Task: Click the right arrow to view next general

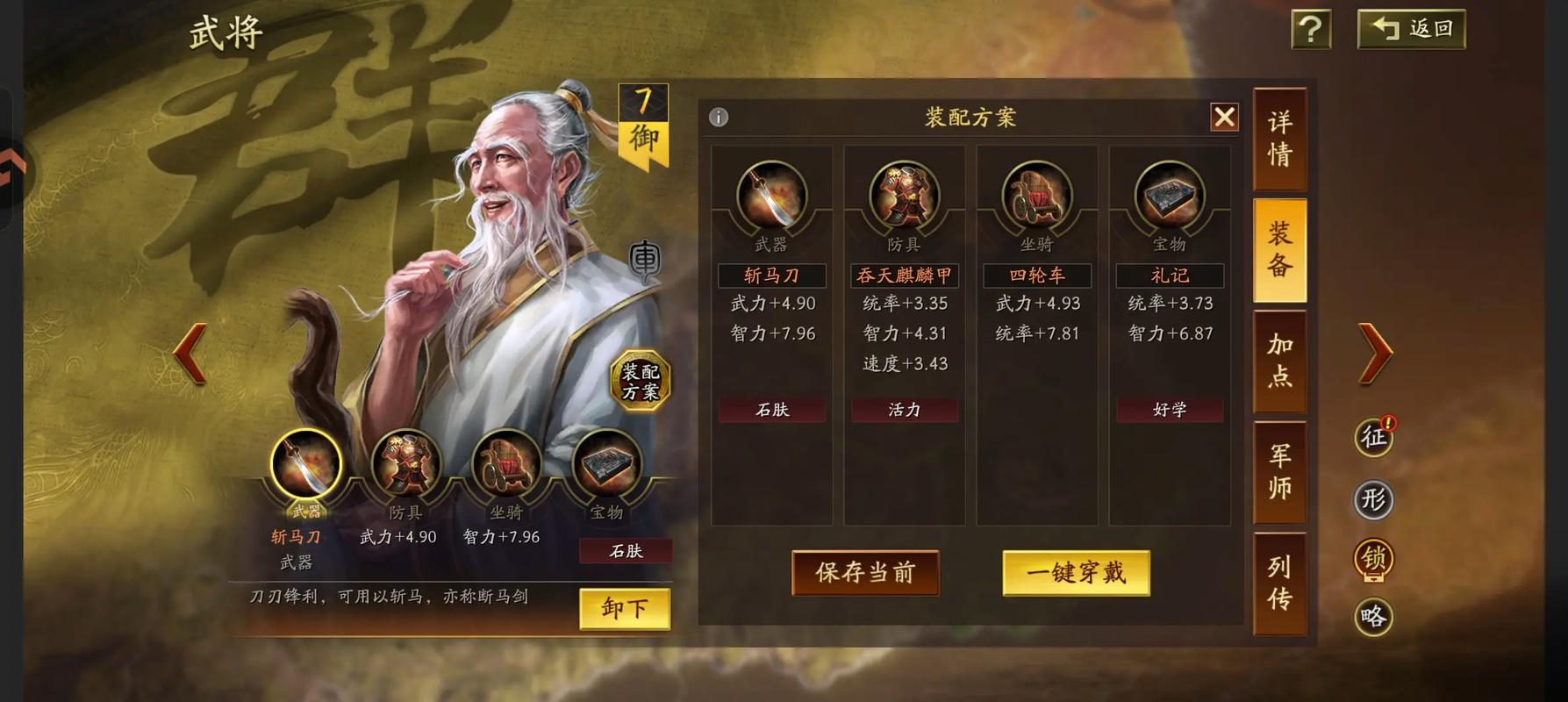Action: pos(1373,351)
